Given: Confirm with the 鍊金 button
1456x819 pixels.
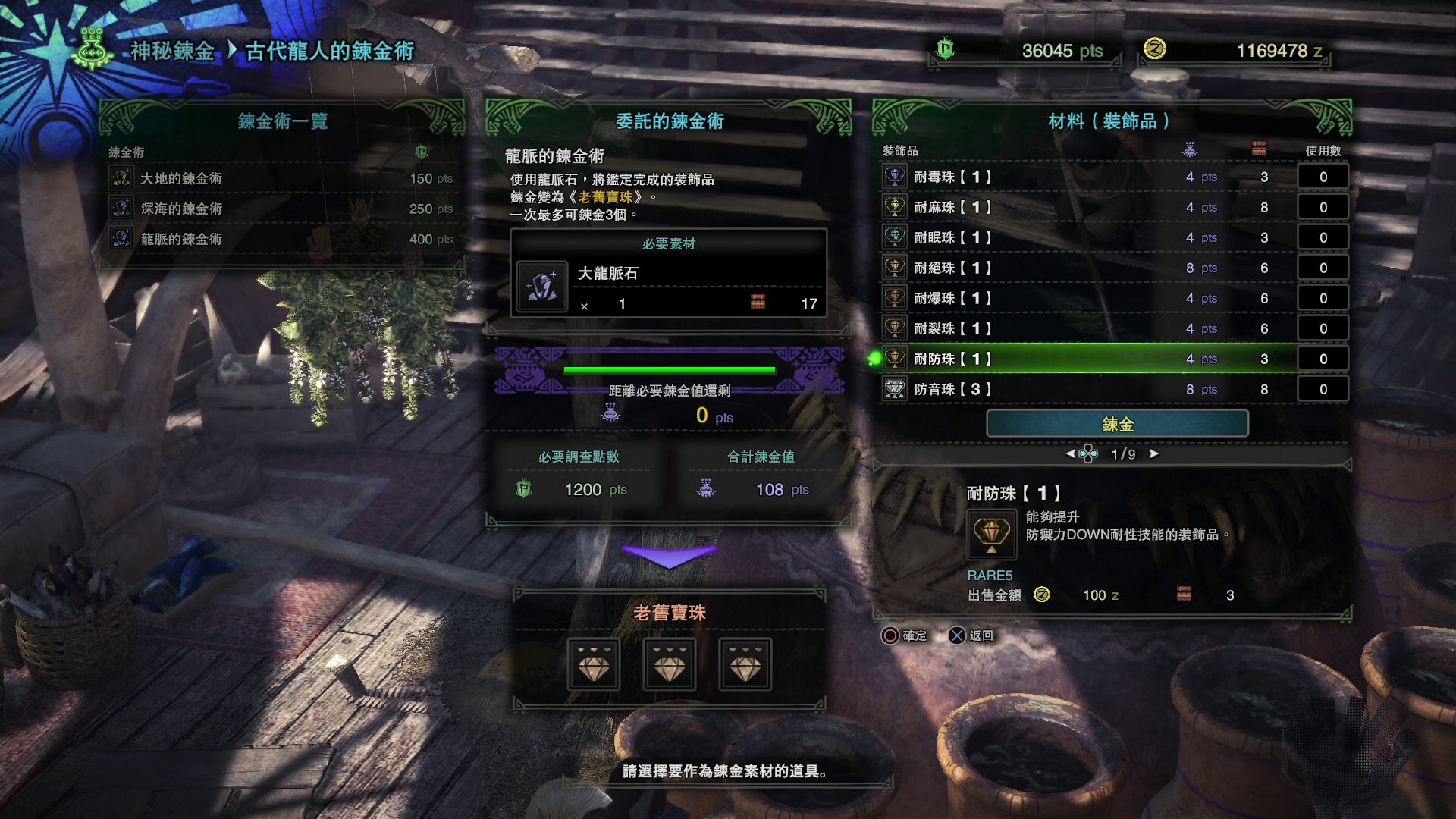Looking at the screenshot, I should [x=1117, y=424].
